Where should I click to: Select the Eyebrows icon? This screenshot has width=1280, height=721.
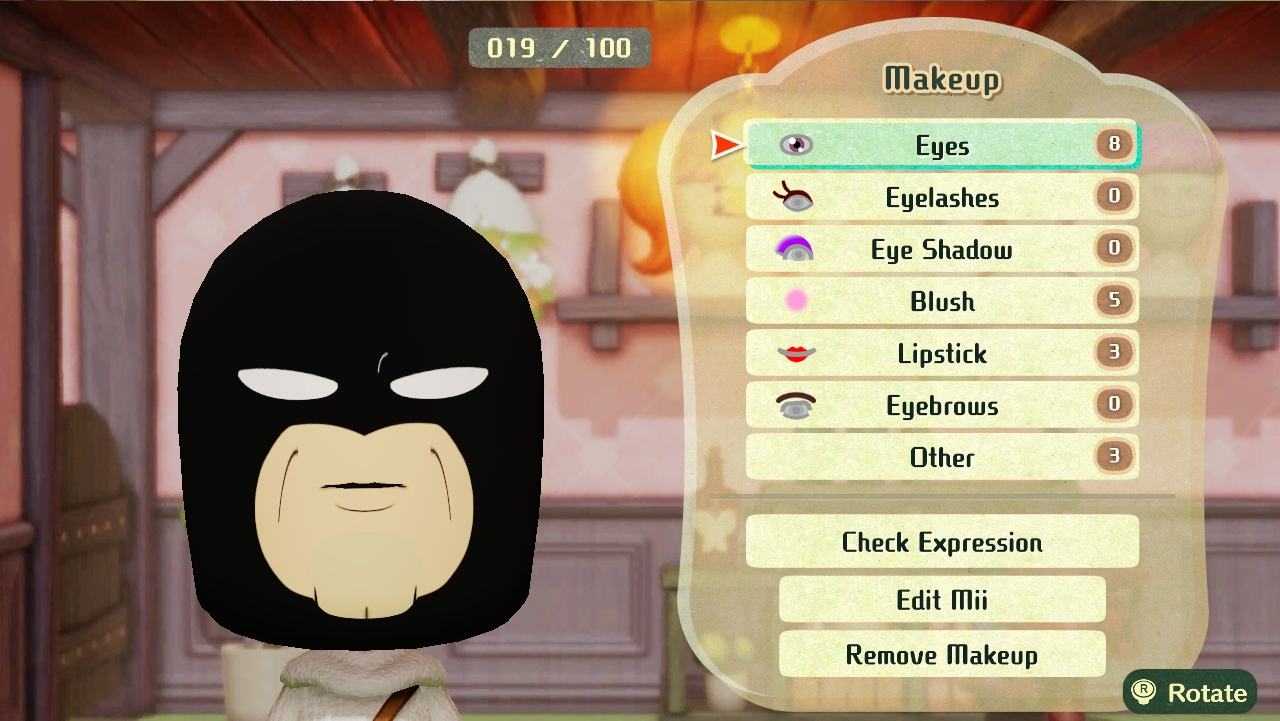(795, 405)
